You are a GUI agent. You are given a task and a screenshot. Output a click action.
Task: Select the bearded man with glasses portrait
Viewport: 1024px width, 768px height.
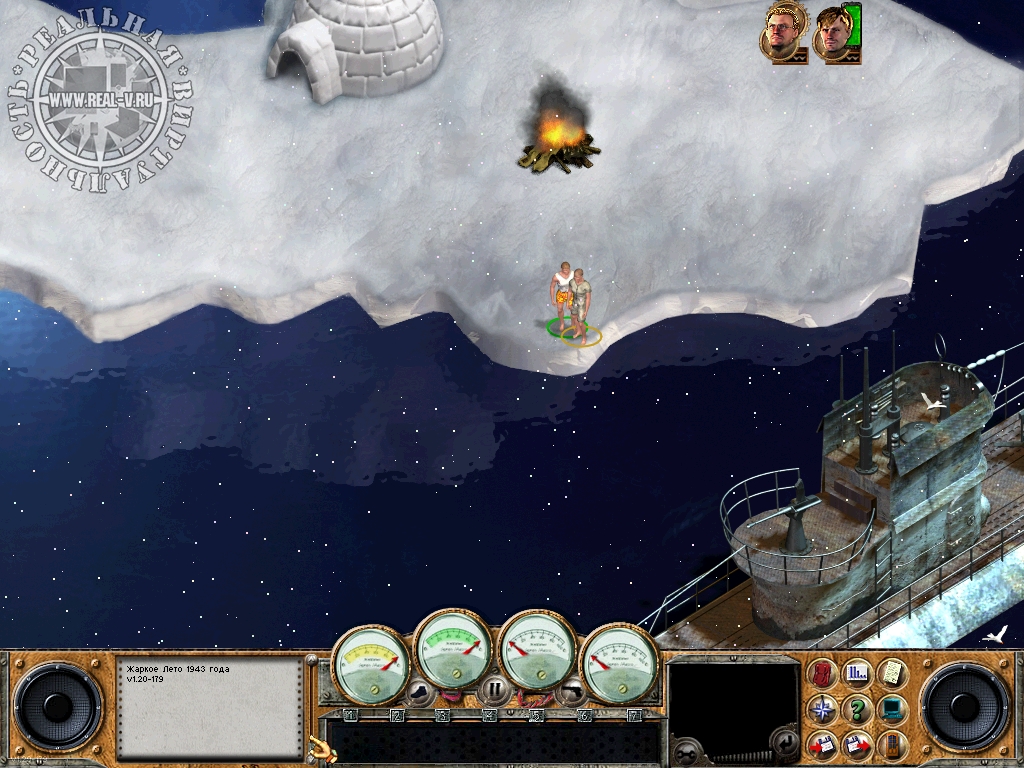point(782,31)
